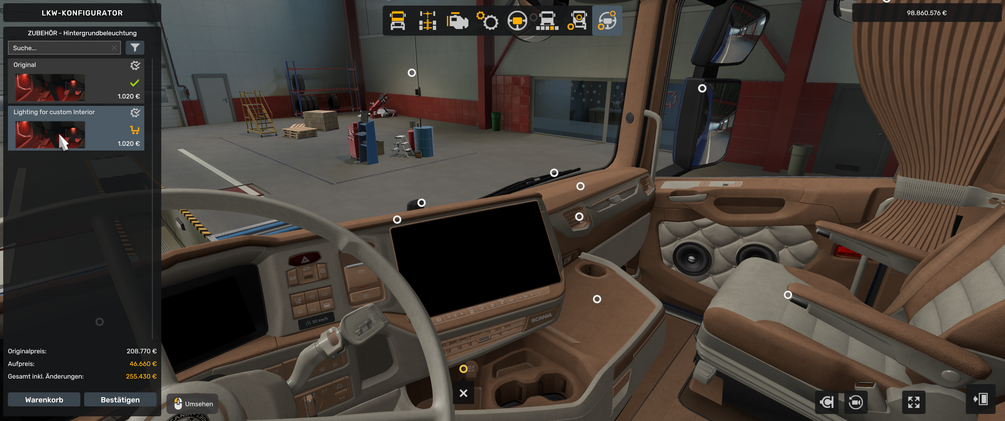Viewport: 1005px width, 421px height.
Task: Switch to the steering wheel interior tab
Action: click(518, 20)
